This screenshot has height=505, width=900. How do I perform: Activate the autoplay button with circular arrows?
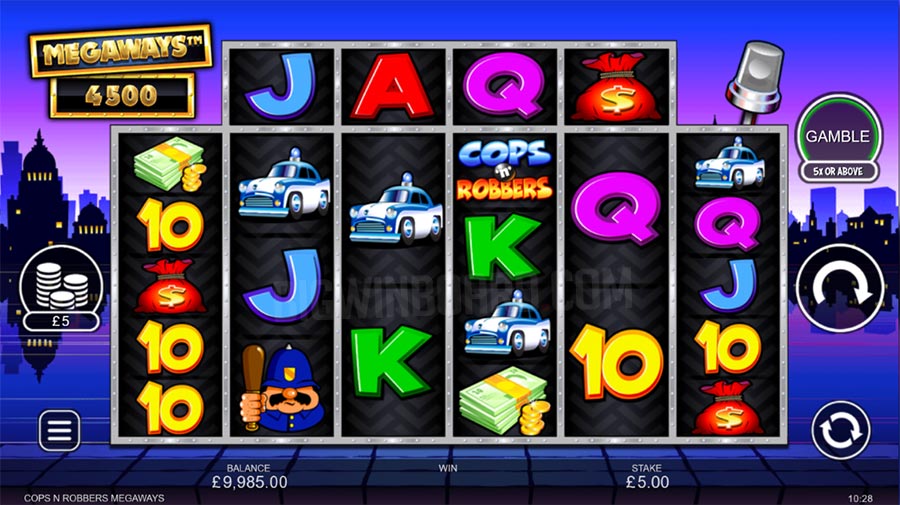click(x=838, y=430)
